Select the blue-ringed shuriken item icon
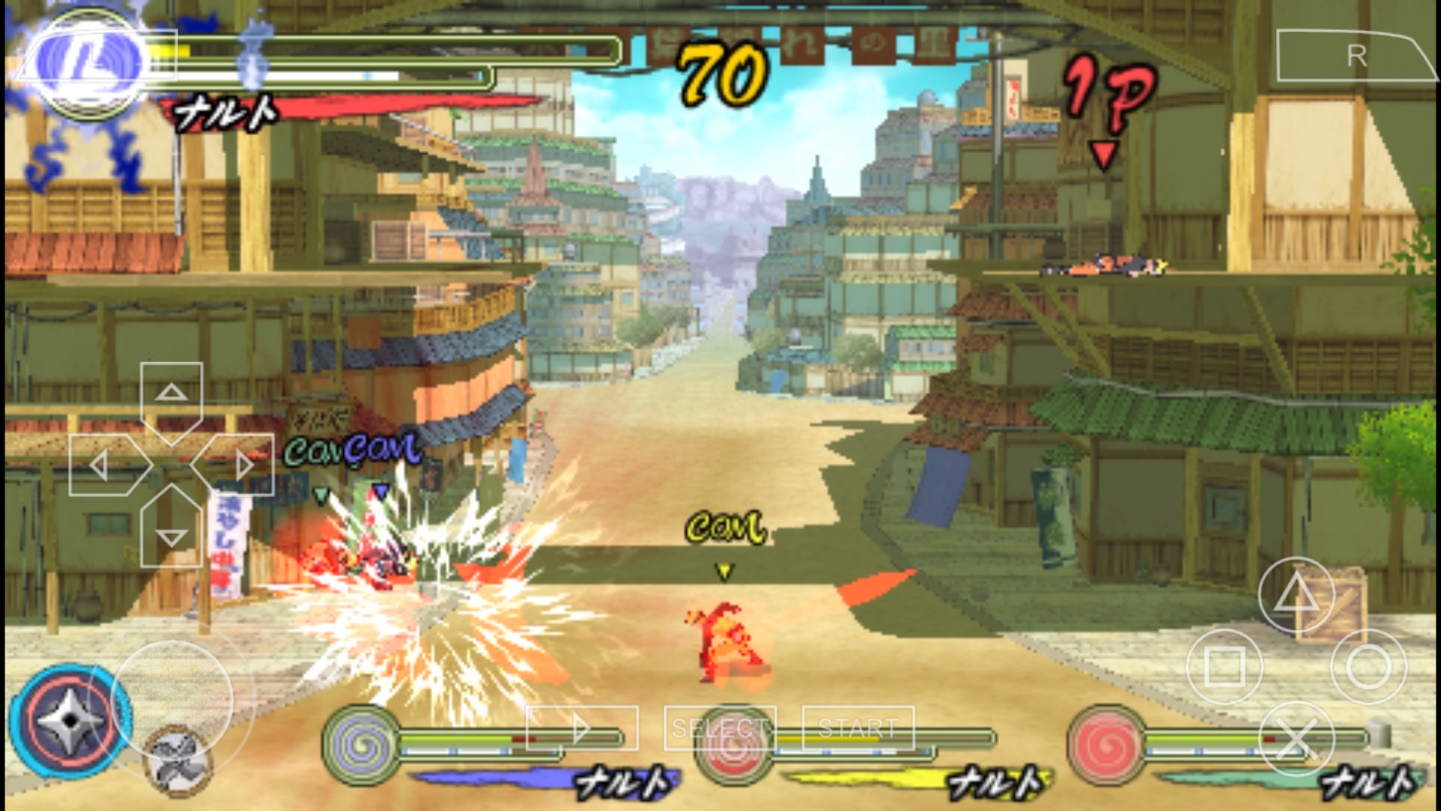The width and height of the screenshot is (1441, 811). 69,721
